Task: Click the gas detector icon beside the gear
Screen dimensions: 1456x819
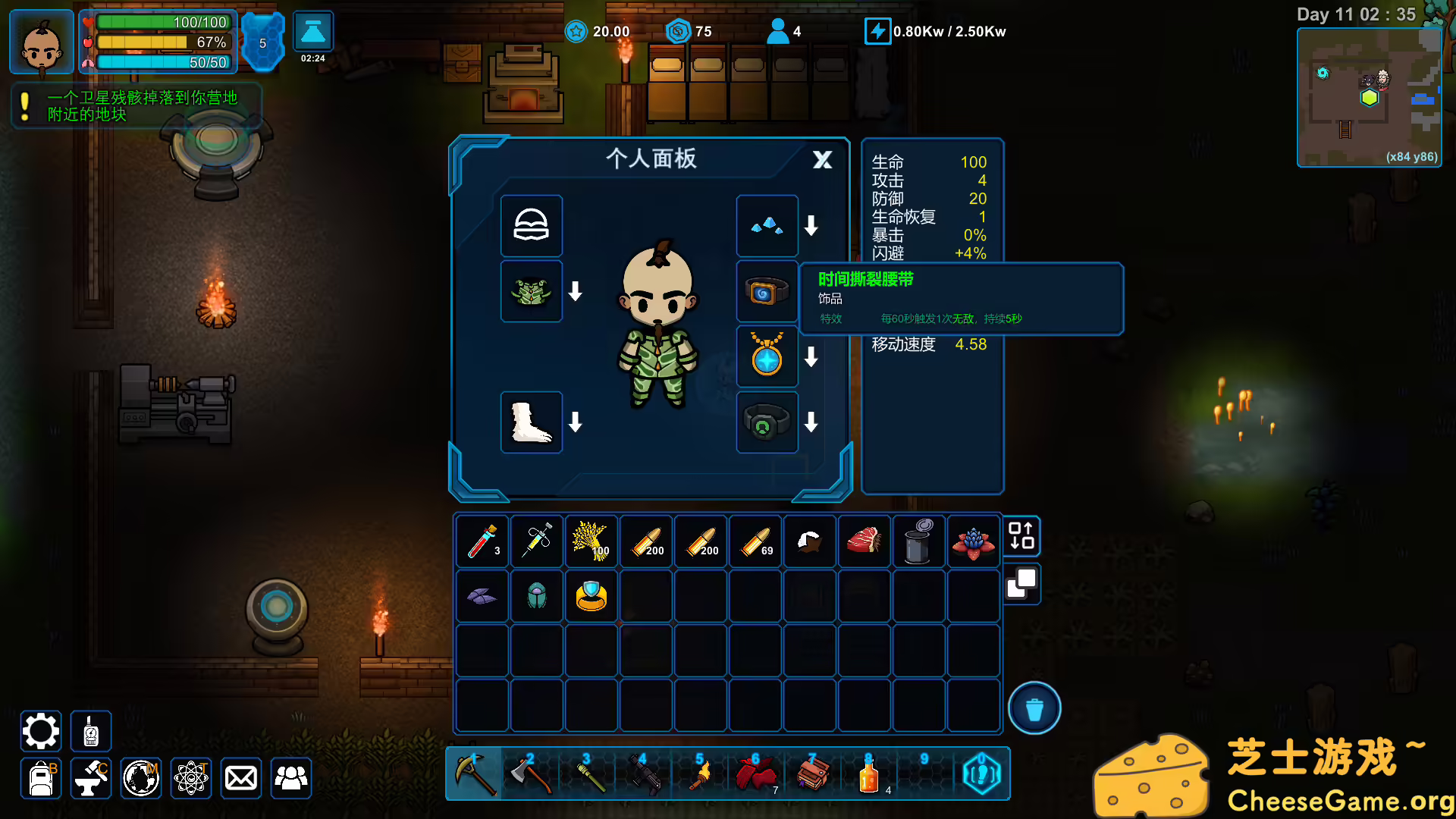Action: click(x=90, y=730)
